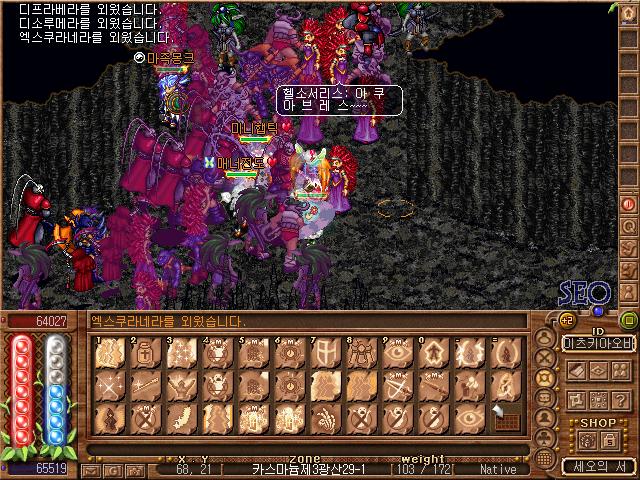Activate the shield spell in slot 7

click(323, 353)
